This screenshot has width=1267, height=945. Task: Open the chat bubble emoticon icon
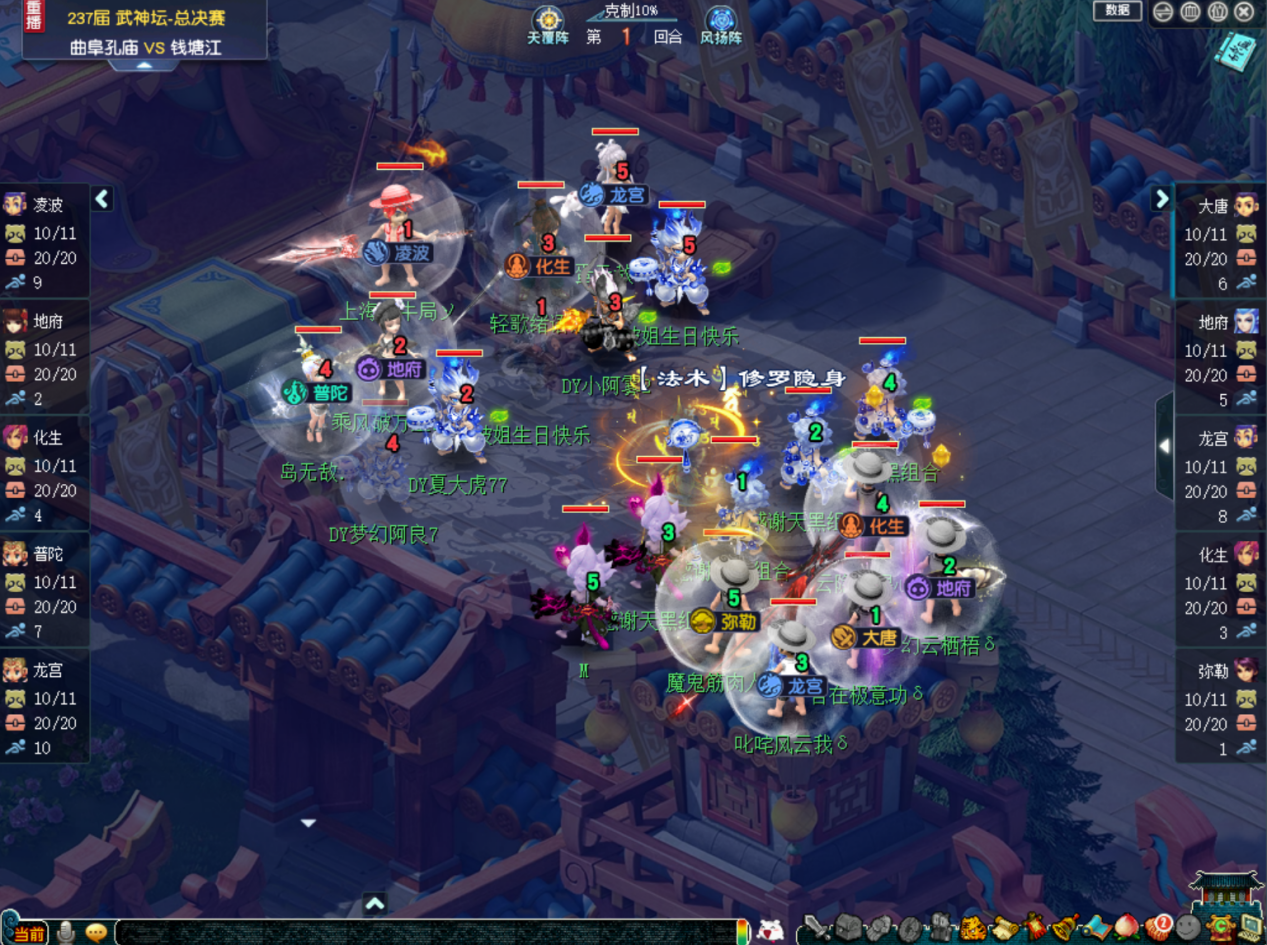[x=96, y=932]
